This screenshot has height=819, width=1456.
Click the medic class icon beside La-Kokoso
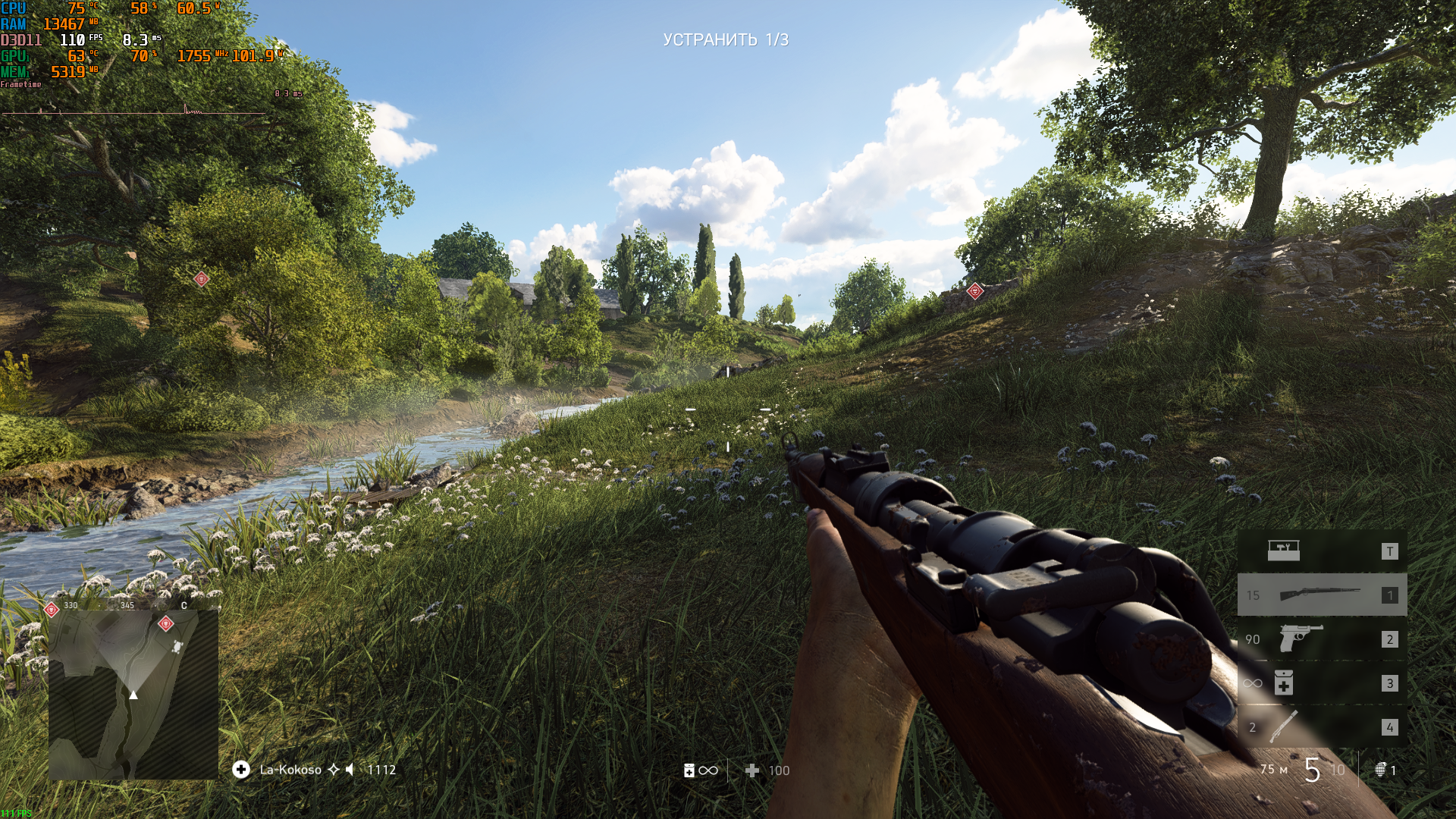coord(241,770)
